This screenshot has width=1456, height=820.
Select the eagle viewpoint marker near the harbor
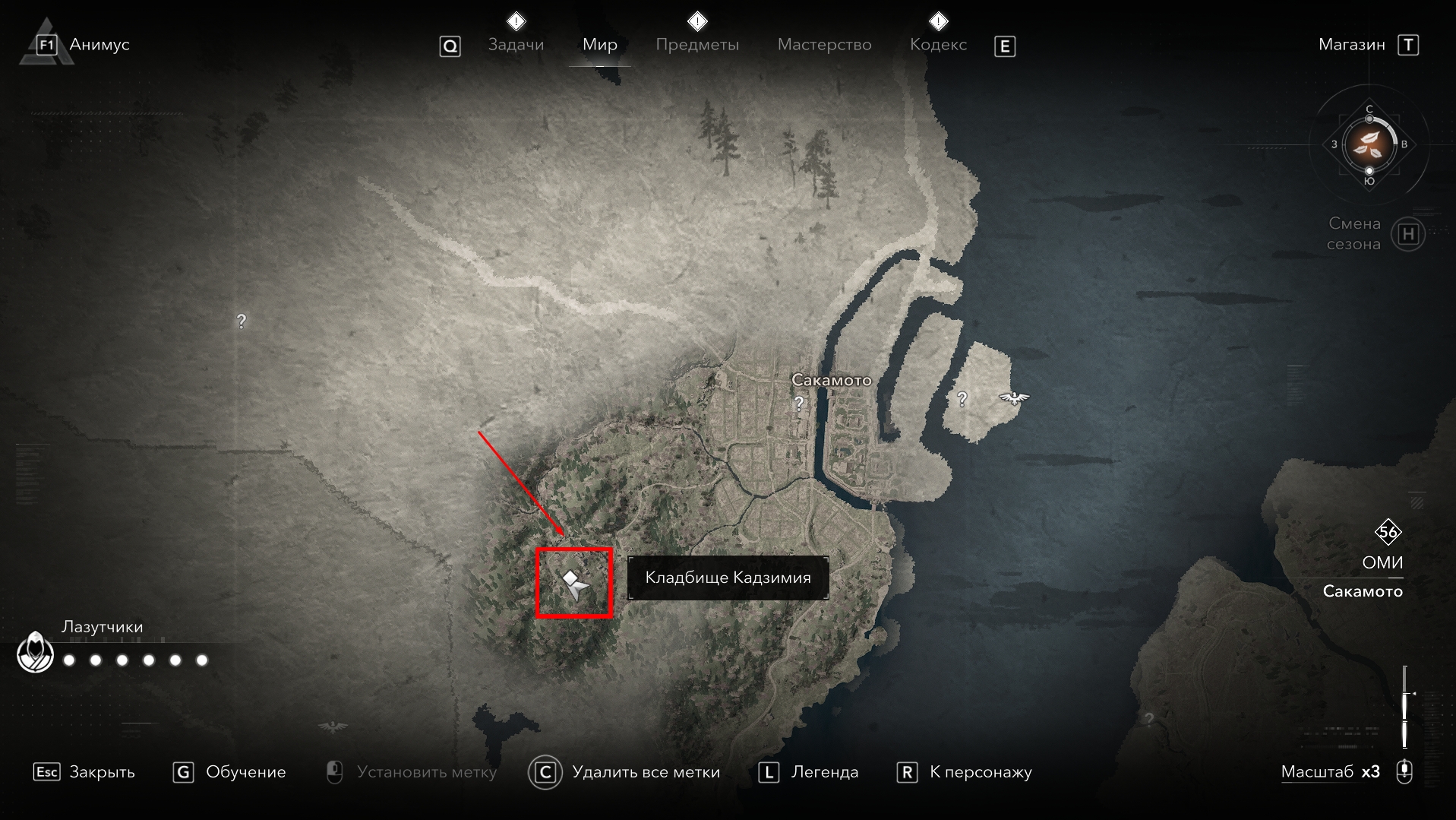tap(1013, 397)
